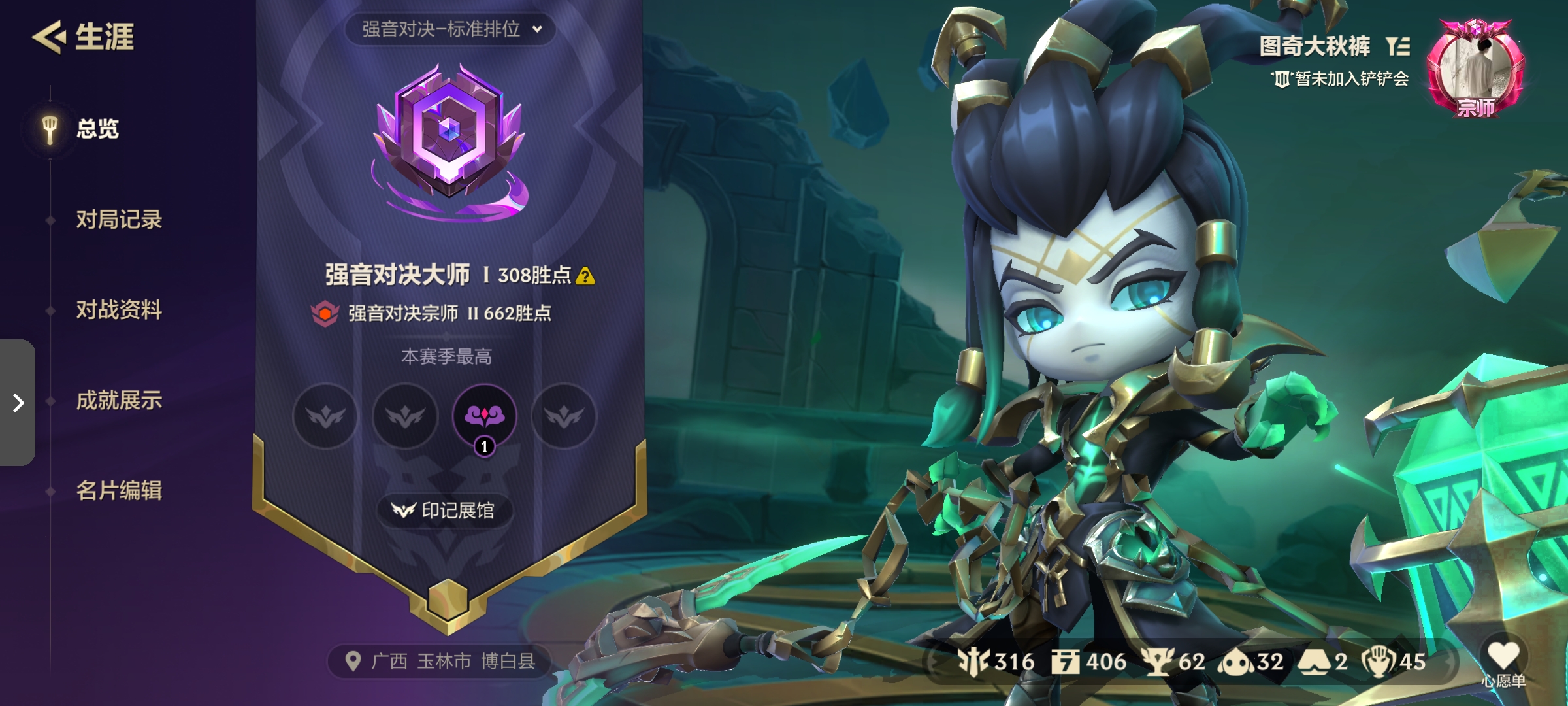Select the highlighted pink season badge
The height and width of the screenshot is (706, 1568).
pyautogui.click(x=483, y=416)
